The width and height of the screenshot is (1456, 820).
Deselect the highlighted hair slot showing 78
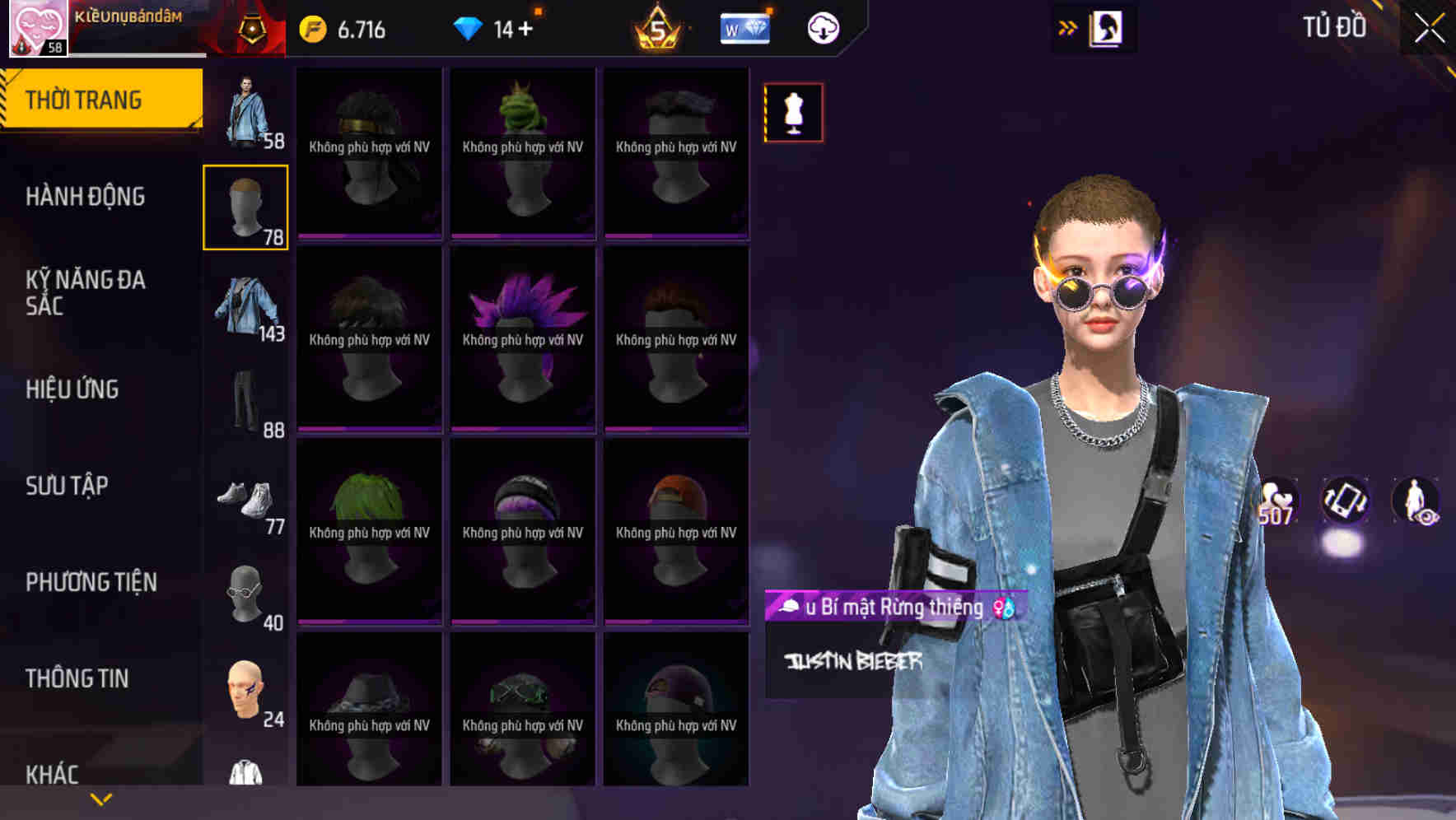click(245, 206)
